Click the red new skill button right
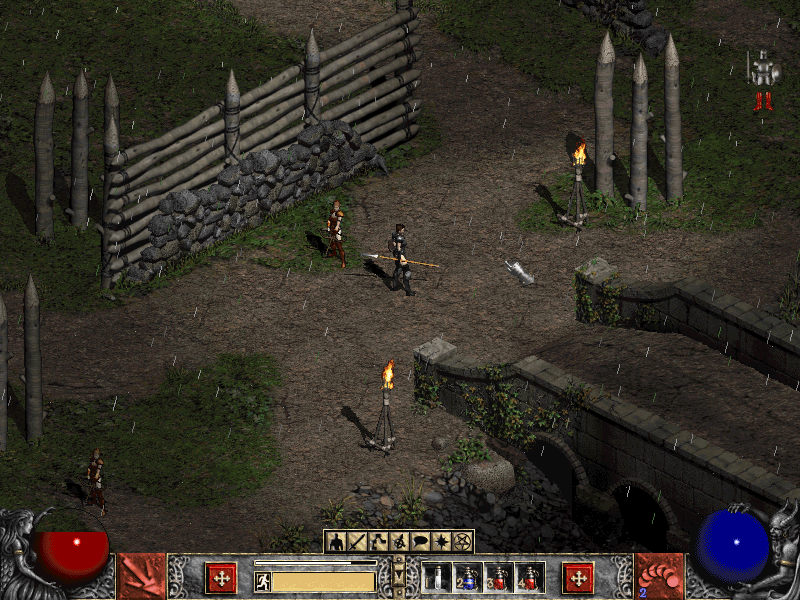 (x=577, y=577)
